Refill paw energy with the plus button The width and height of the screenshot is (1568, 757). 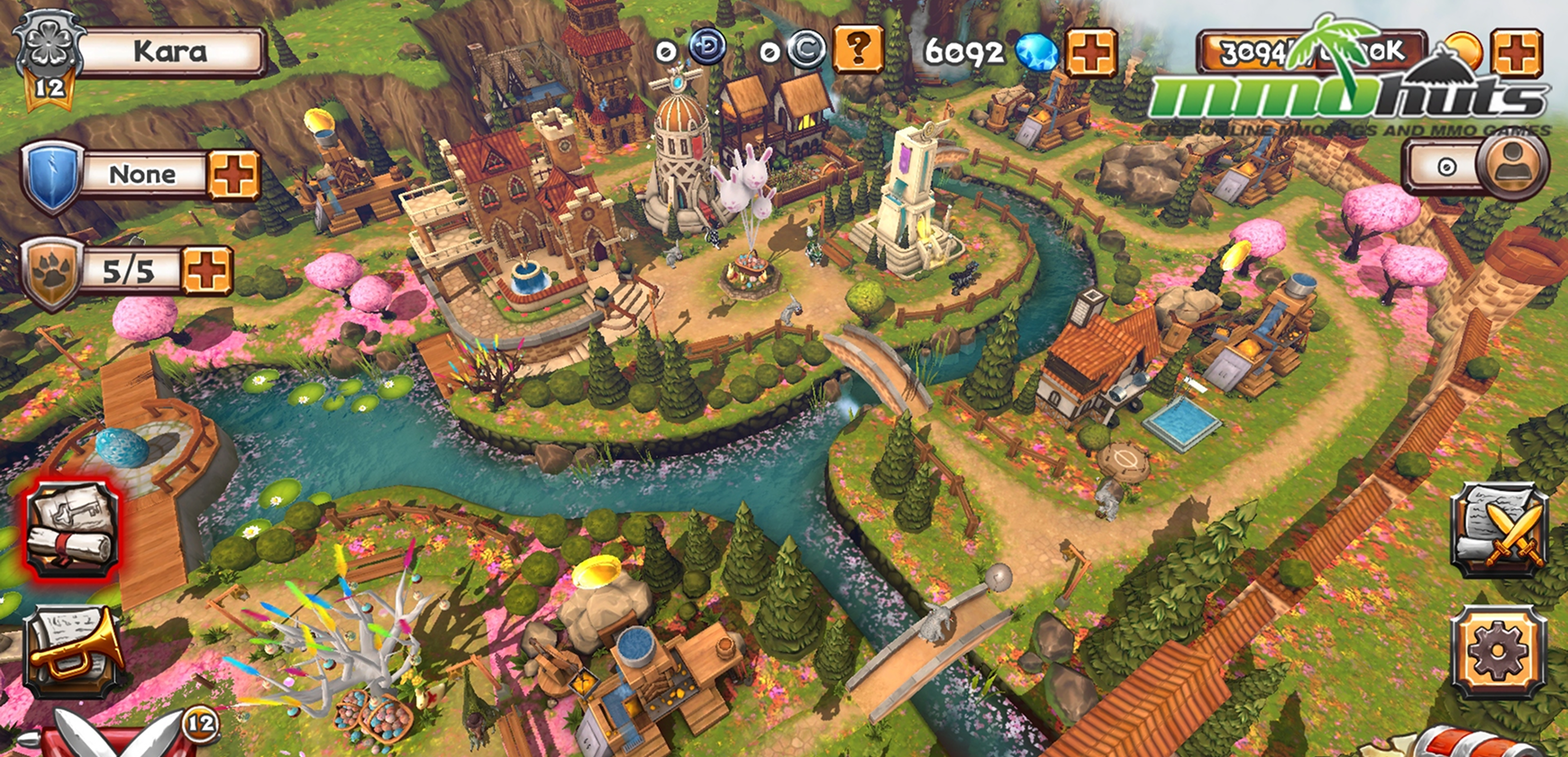point(207,270)
